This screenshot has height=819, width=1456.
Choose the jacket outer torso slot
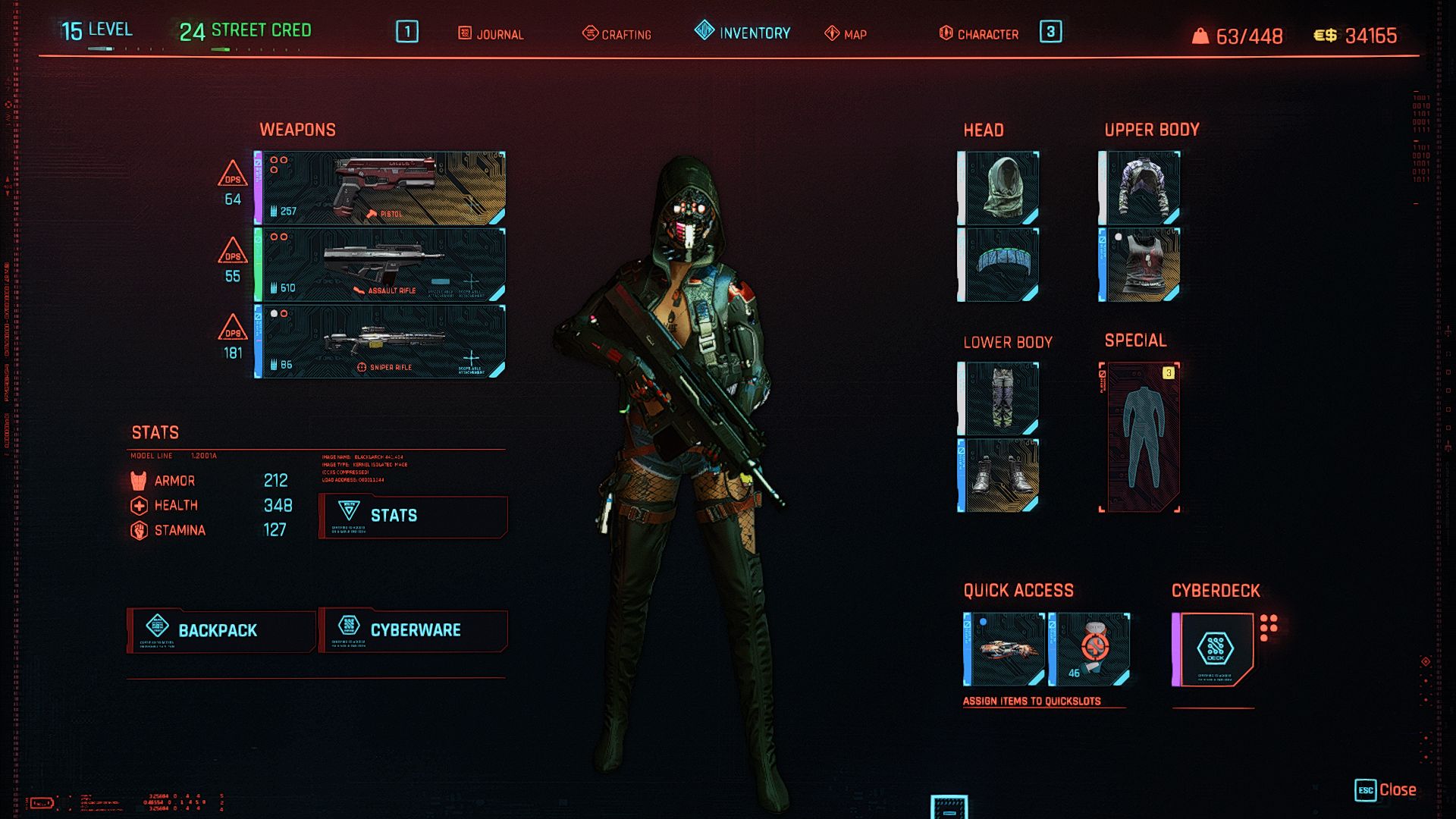click(x=1140, y=188)
